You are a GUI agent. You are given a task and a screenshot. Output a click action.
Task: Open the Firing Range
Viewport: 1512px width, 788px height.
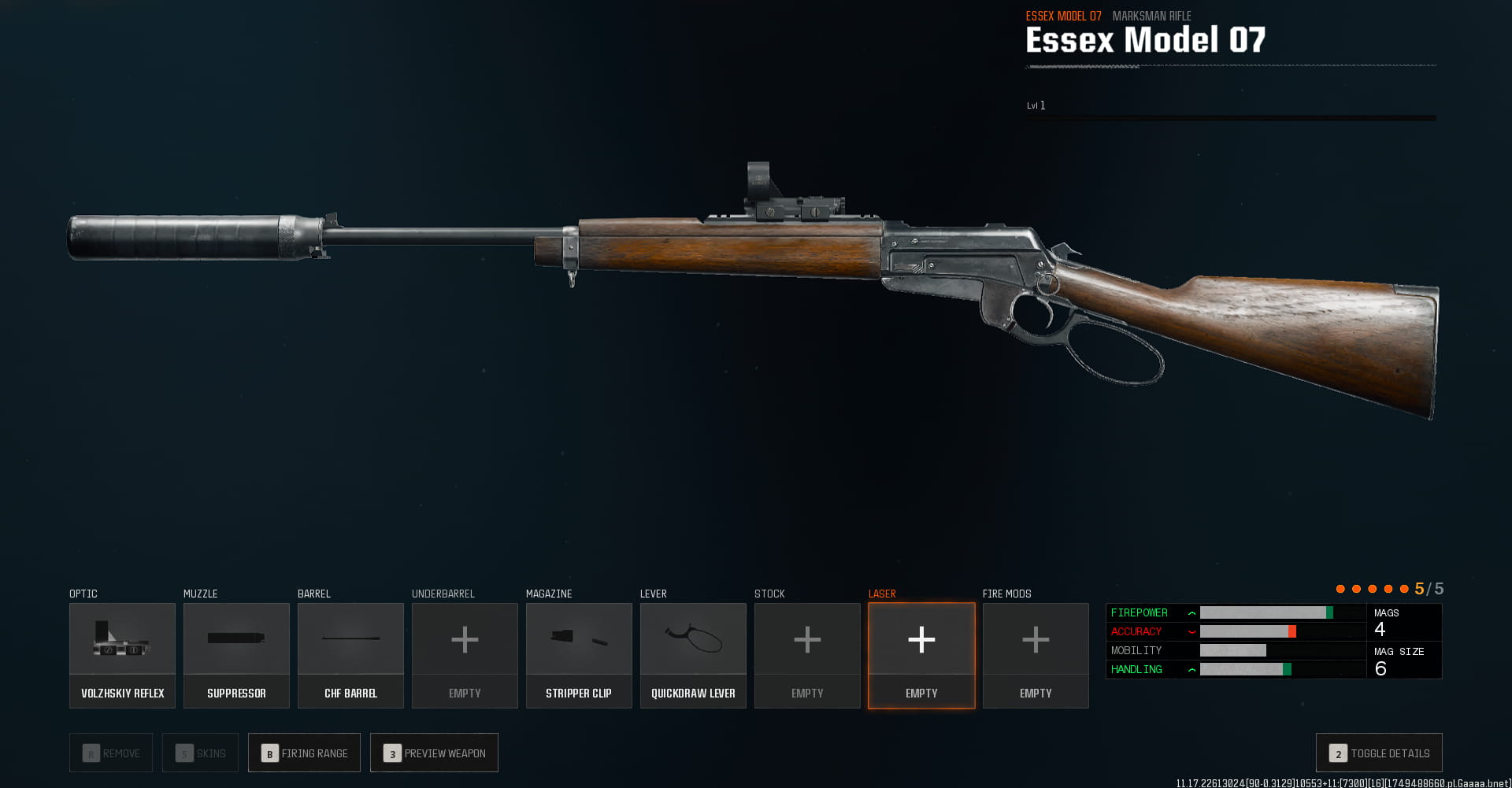pyautogui.click(x=304, y=753)
